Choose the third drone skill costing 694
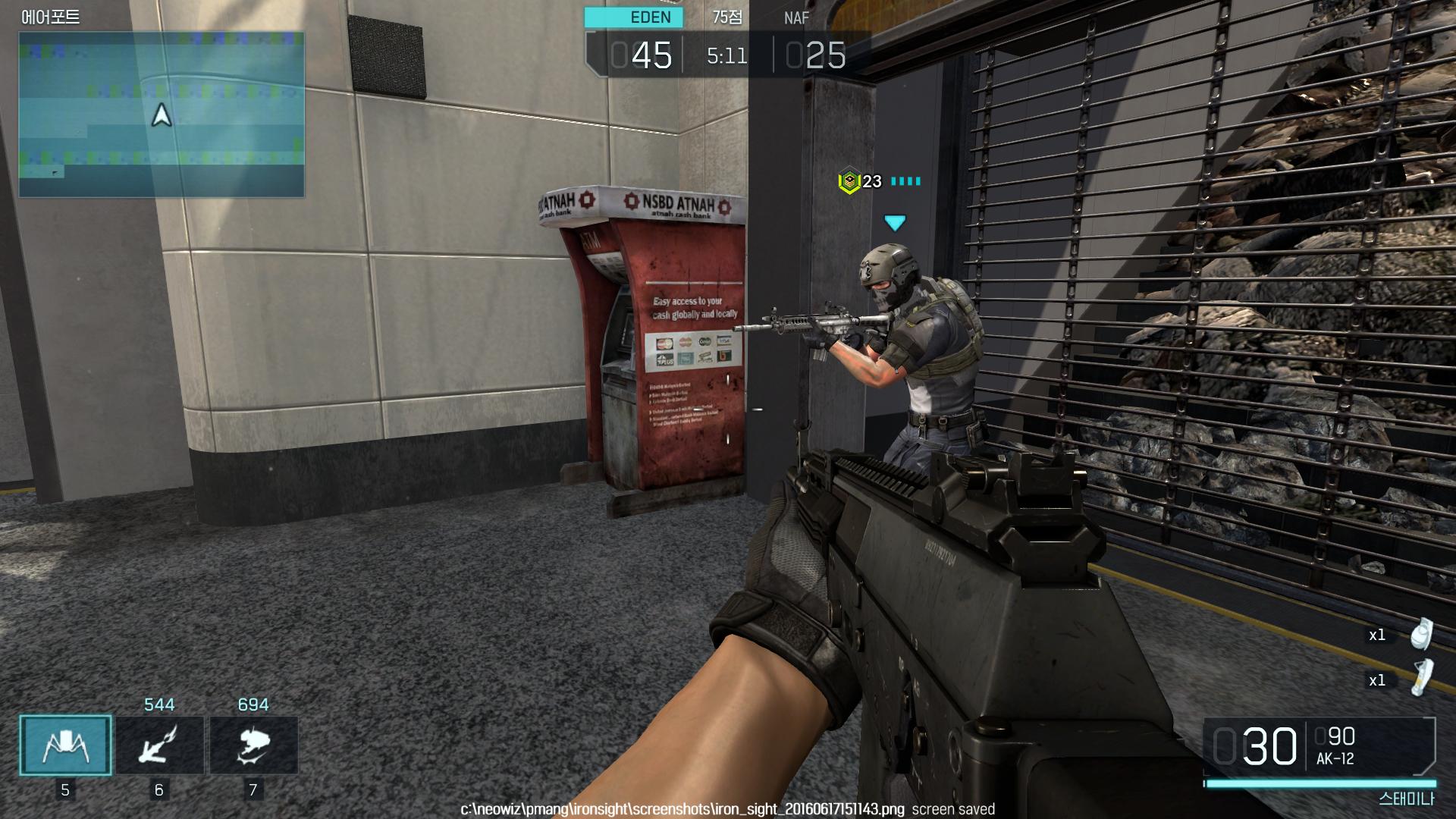1456x819 pixels. click(x=253, y=745)
